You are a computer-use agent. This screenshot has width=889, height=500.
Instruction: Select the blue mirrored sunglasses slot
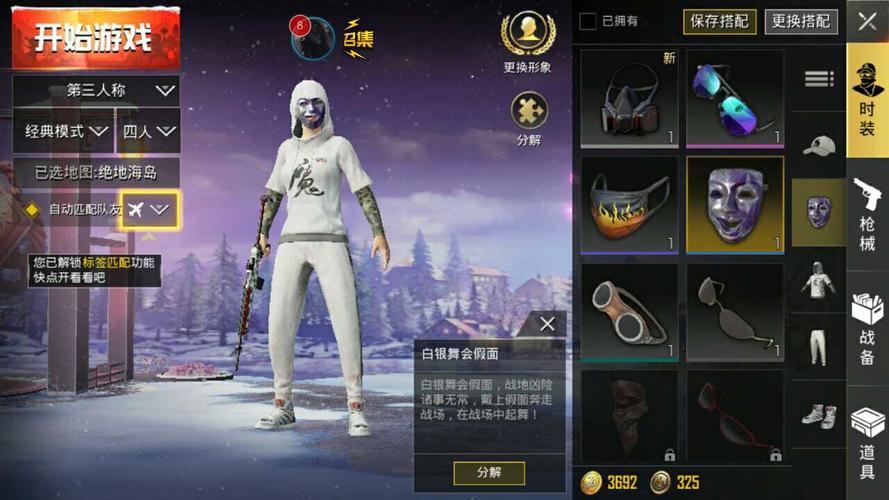click(x=735, y=98)
